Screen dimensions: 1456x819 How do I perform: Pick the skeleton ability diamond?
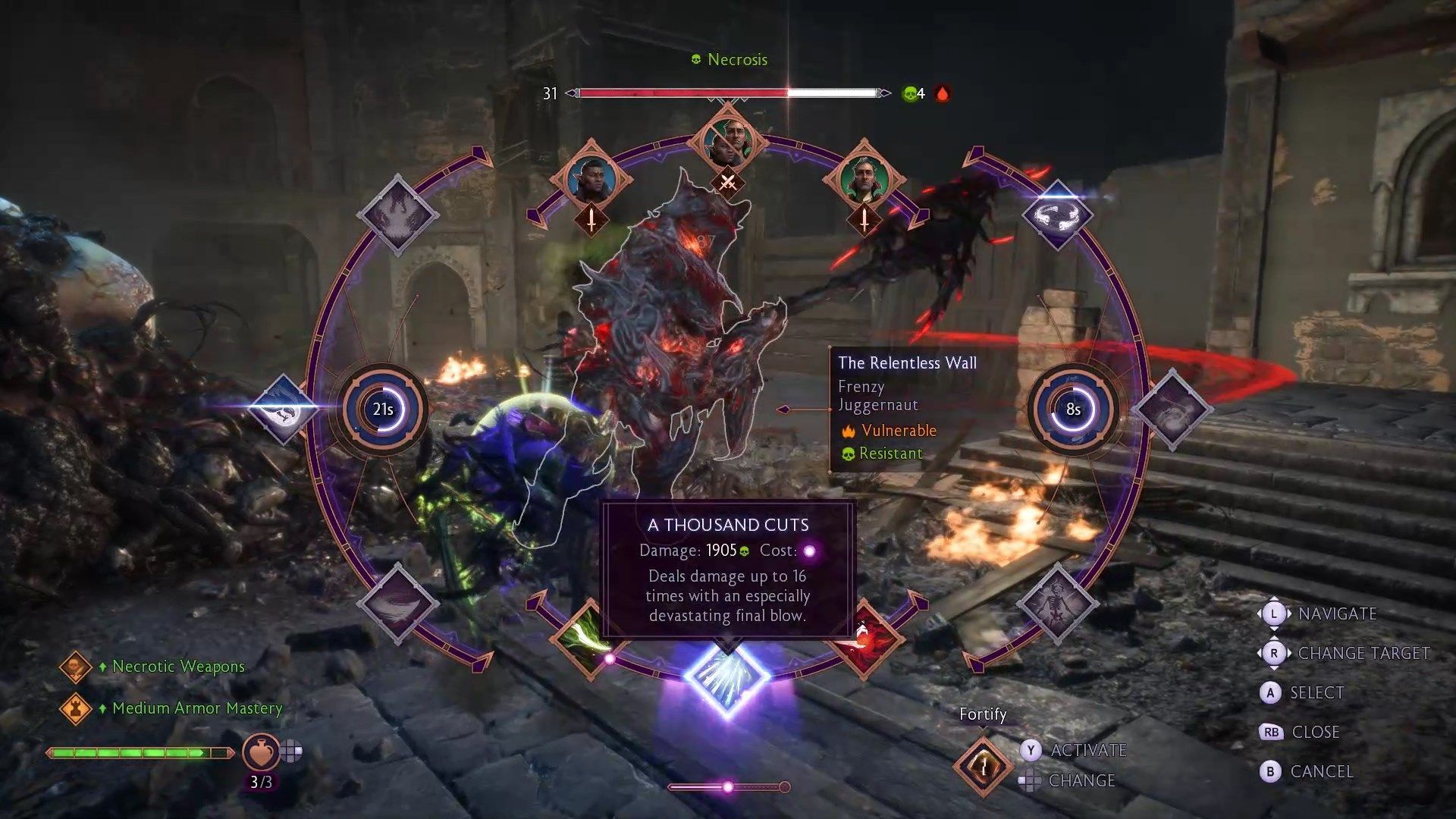click(1057, 604)
